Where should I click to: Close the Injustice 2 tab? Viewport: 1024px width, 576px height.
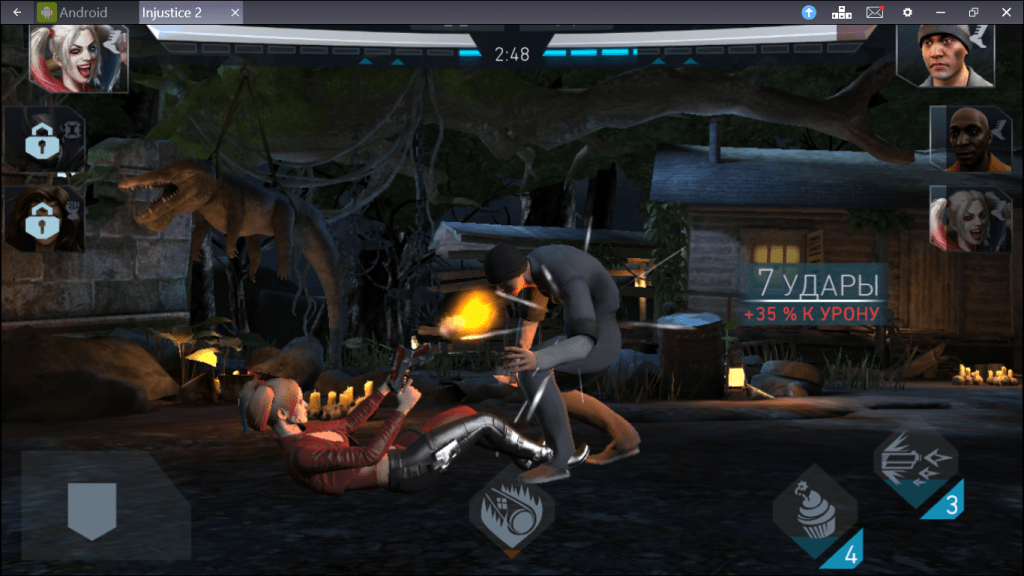coord(235,12)
